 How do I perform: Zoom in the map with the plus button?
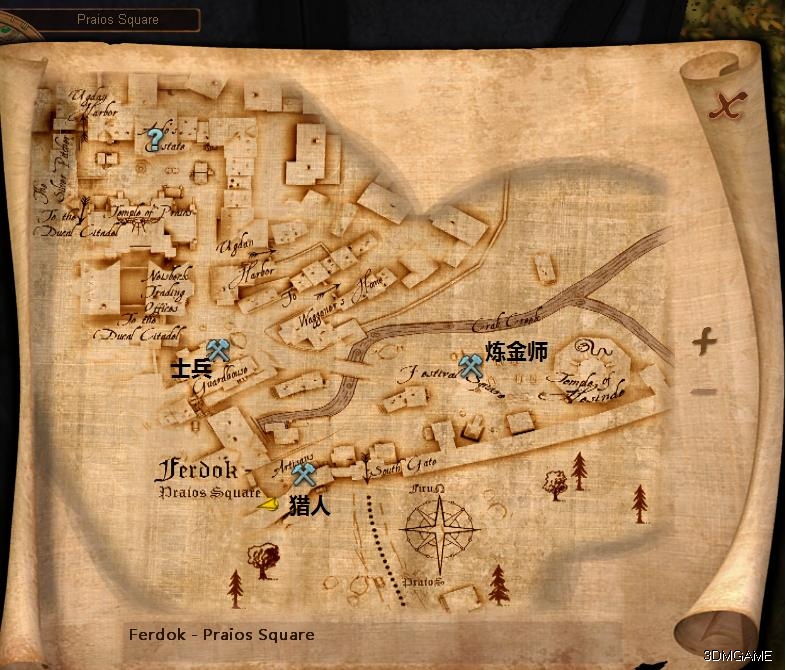[x=704, y=342]
